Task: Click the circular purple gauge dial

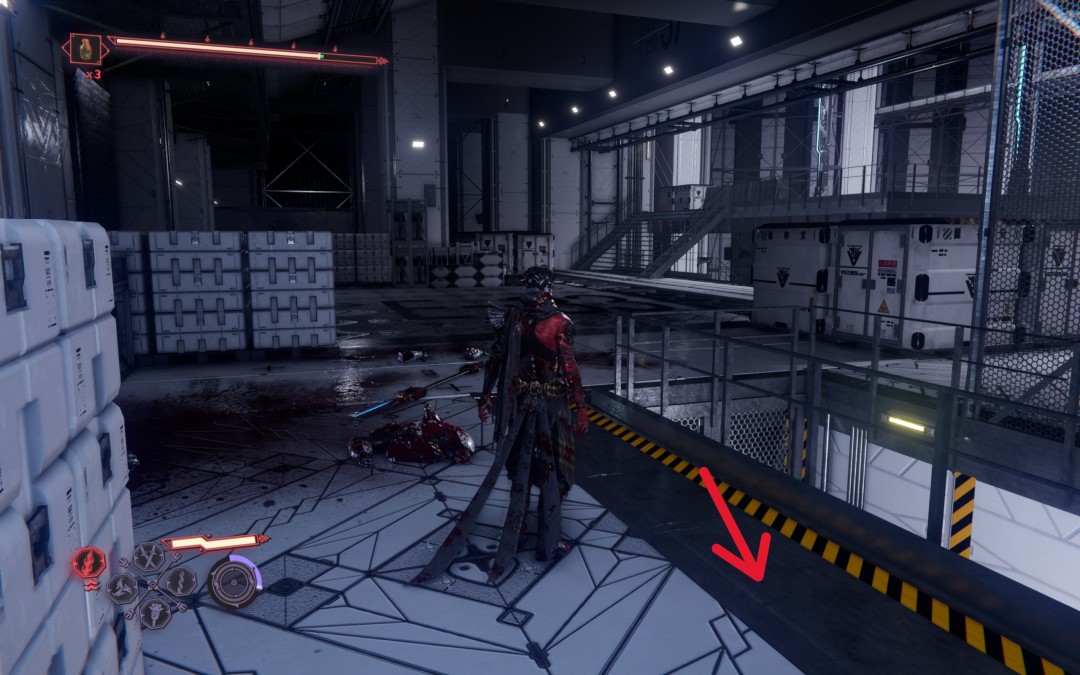Action: (x=234, y=581)
